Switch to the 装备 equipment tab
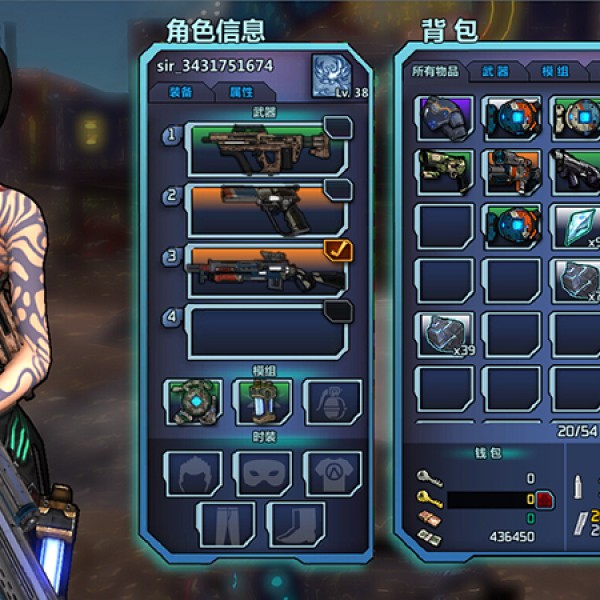Image resolution: width=600 pixels, height=600 pixels. pos(182,92)
